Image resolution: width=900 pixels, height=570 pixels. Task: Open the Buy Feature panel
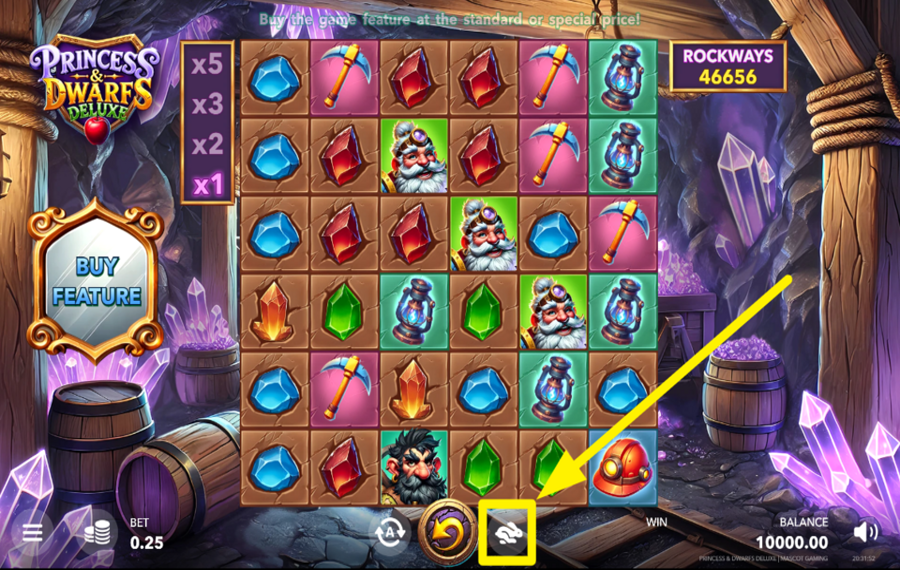click(x=96, y=281)
